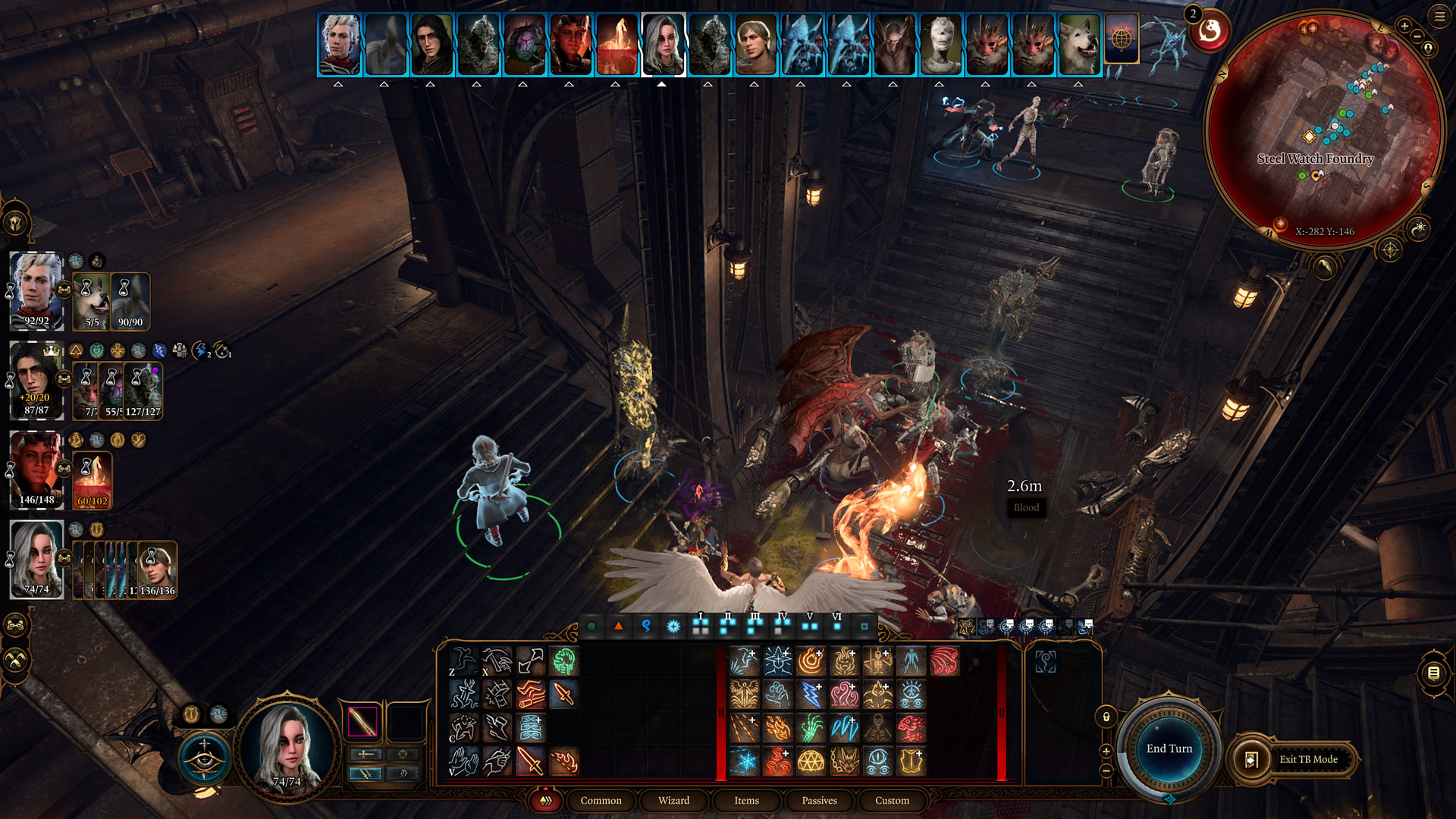Cast the ice snowflake spell
1456x819 pixels.
[744, 761]
